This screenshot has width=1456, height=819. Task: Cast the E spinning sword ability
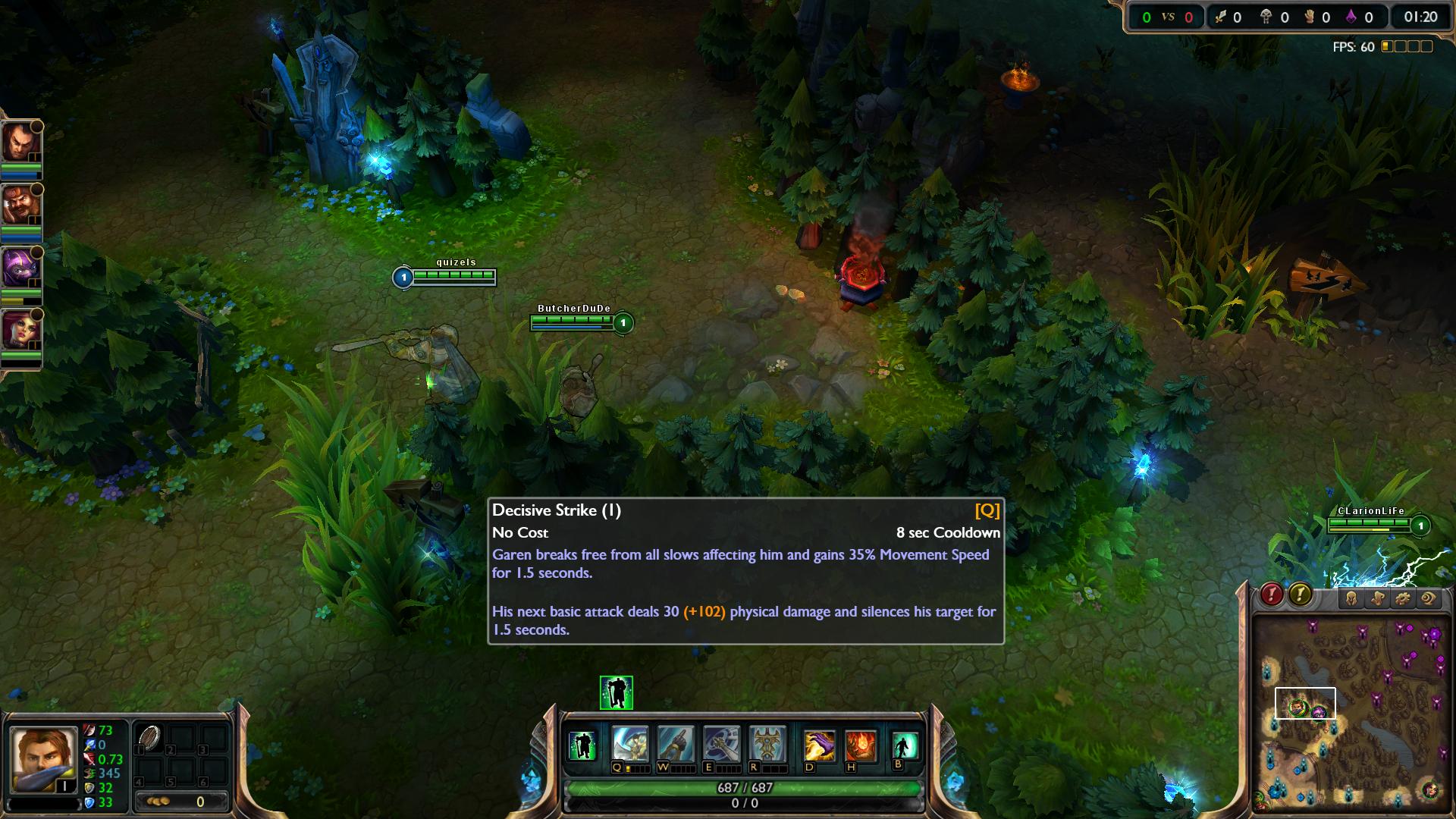click(x=721, y=745)
